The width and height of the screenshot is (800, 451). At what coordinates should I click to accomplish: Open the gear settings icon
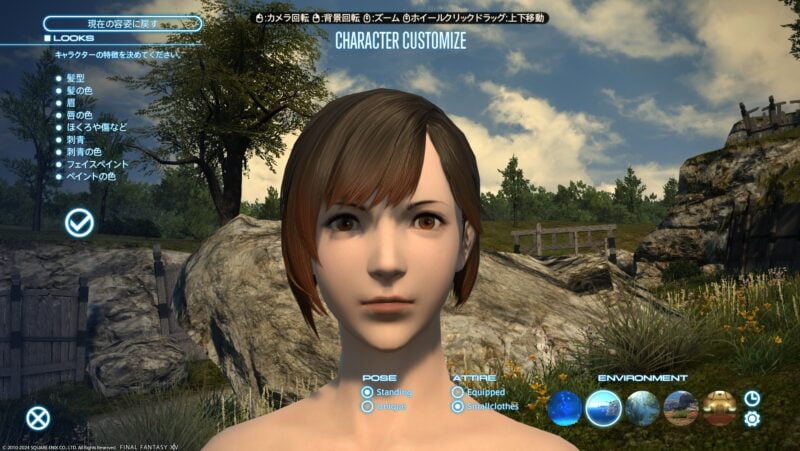[x=752, y=419]
